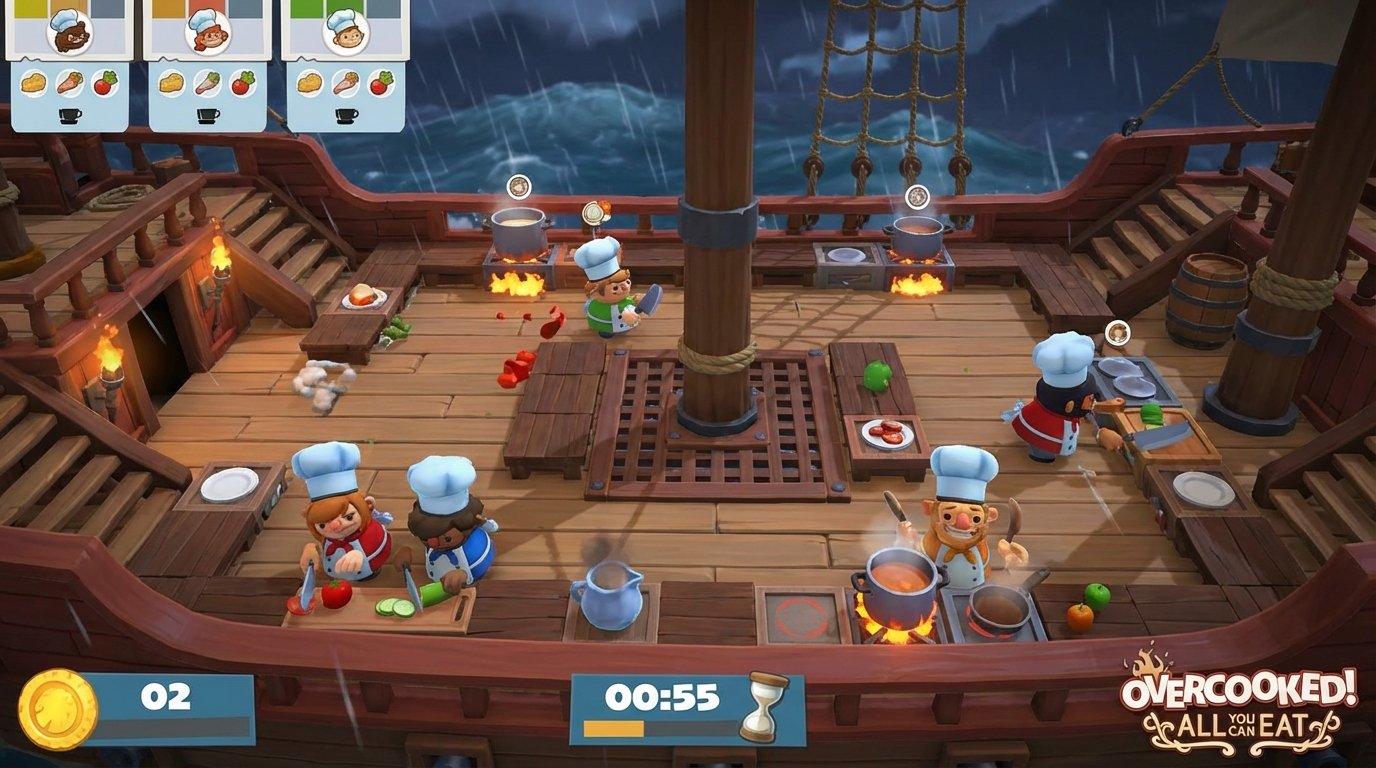The height and width of the screenshot is (768, 1376).
Task: Click the carrot icon on the middle order card
Action: pyautogui.click(x=206, y=82)
